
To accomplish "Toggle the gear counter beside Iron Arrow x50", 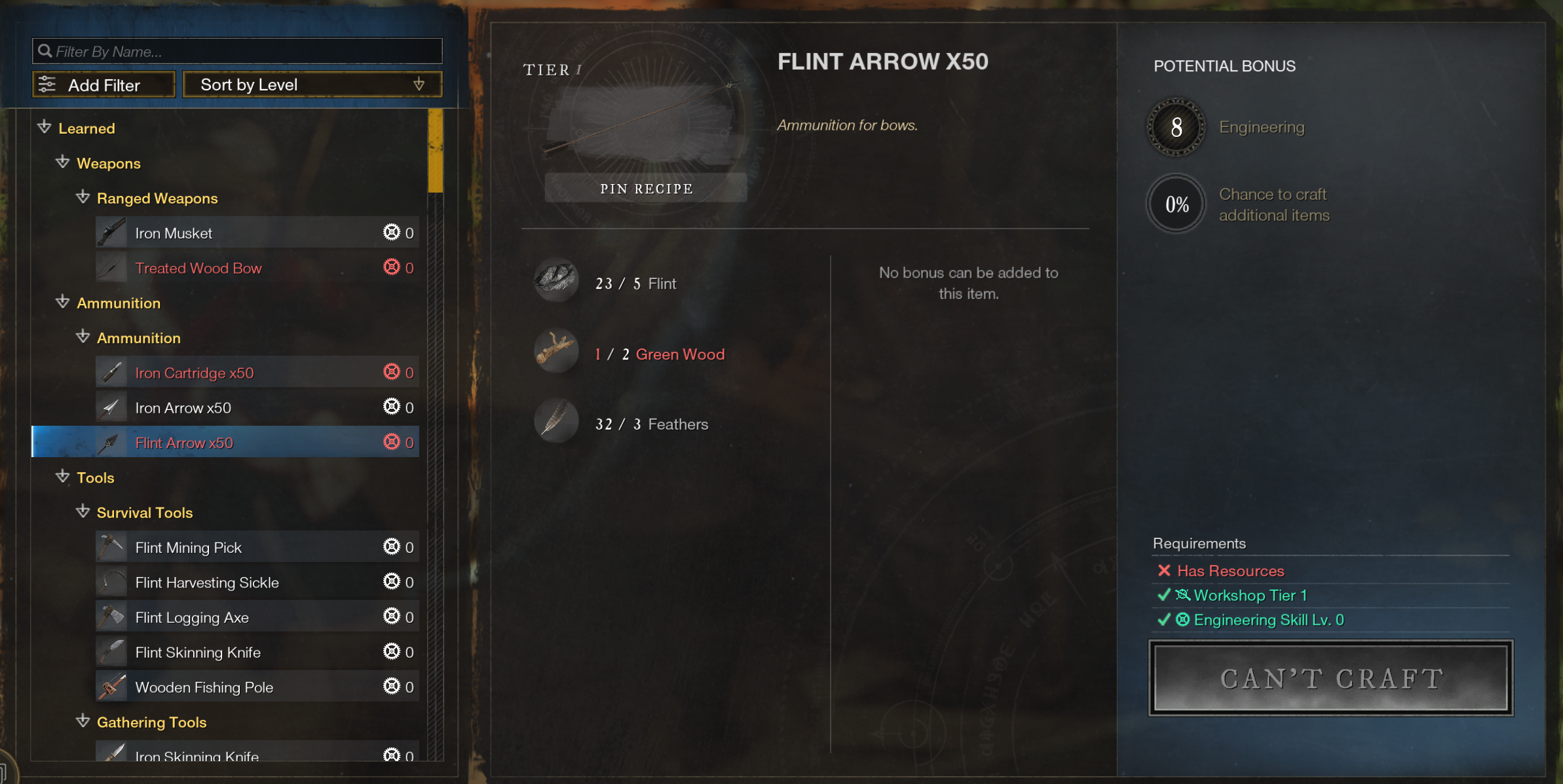I will click(x=392, y=407).
